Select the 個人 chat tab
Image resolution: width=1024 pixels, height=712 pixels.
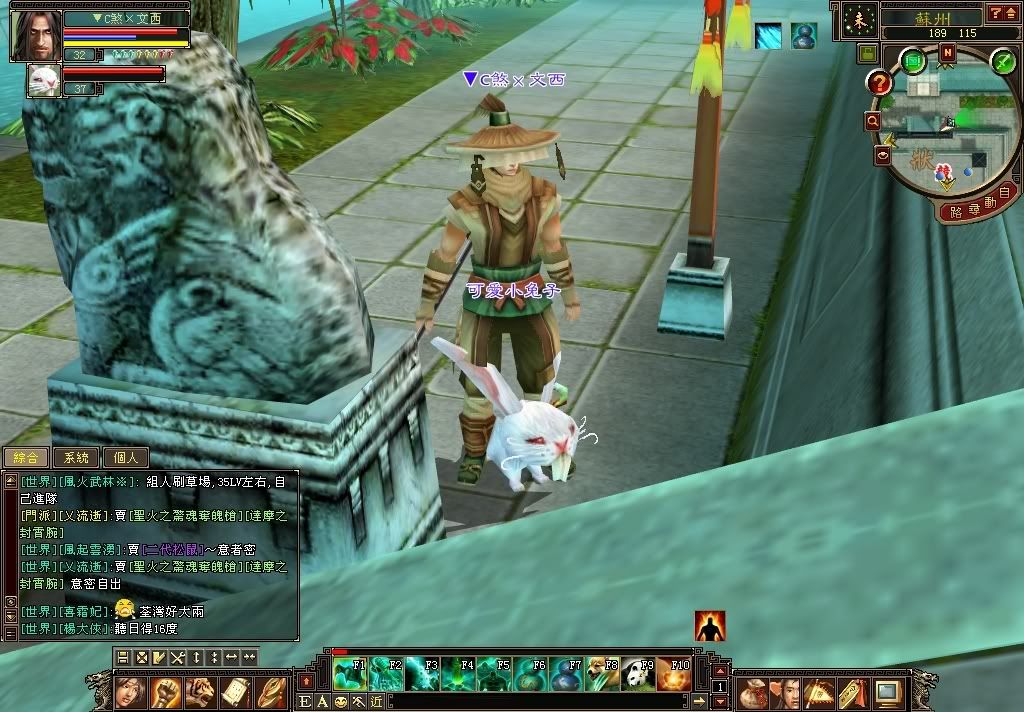tap(126, 458)
